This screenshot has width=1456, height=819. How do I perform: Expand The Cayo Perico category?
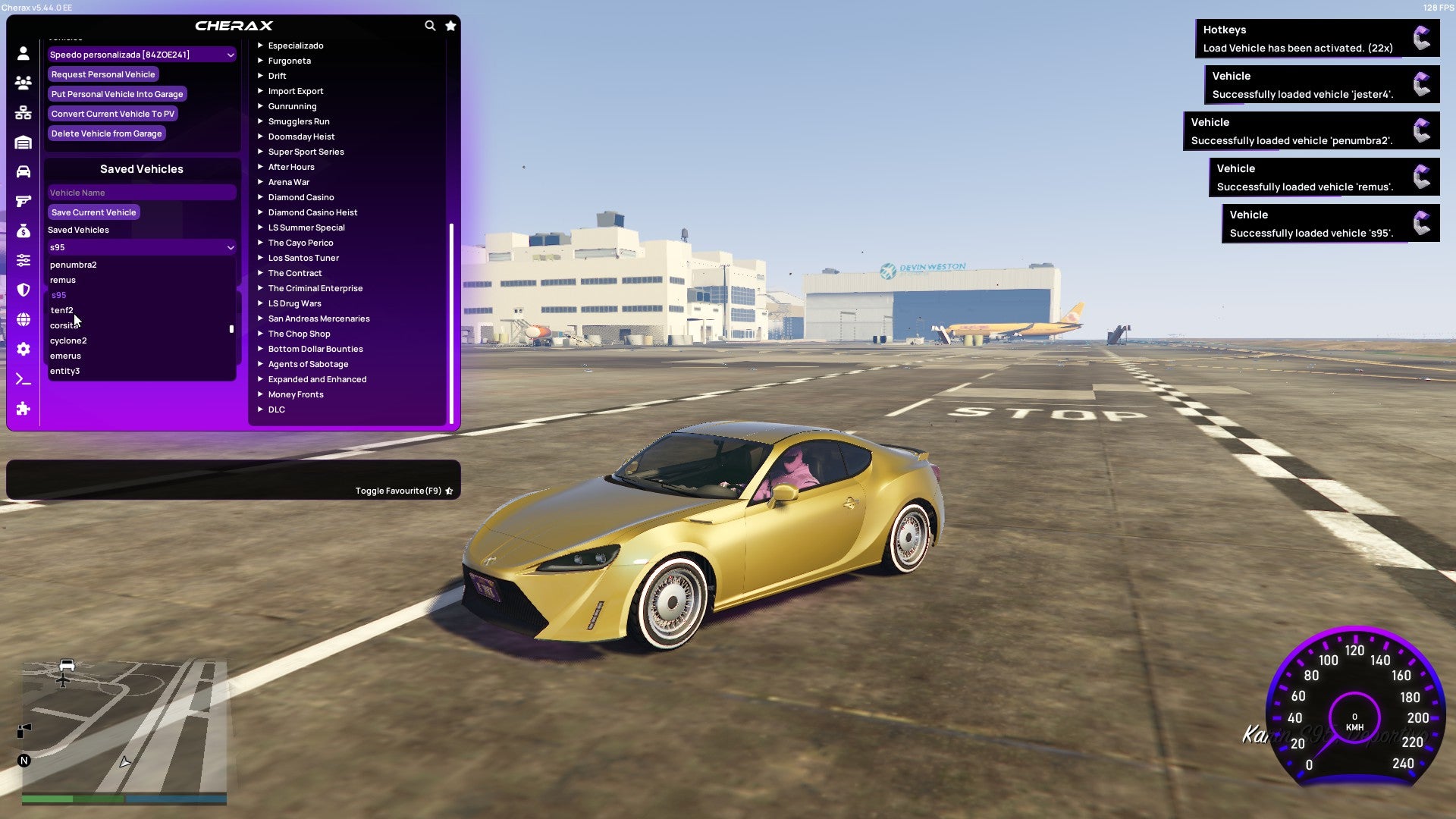[300, 243]
